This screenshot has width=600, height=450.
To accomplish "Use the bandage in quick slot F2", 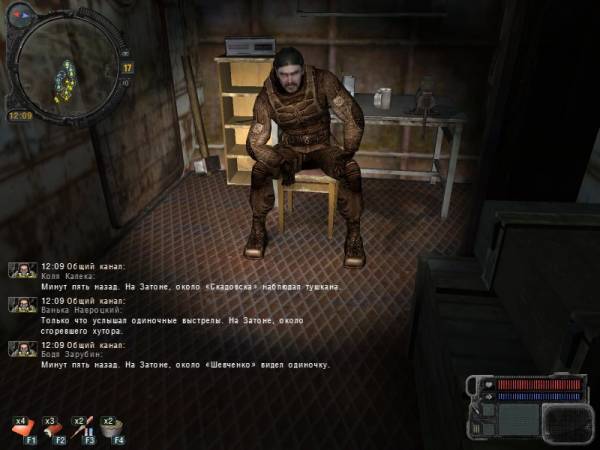I will pos(55,428).
